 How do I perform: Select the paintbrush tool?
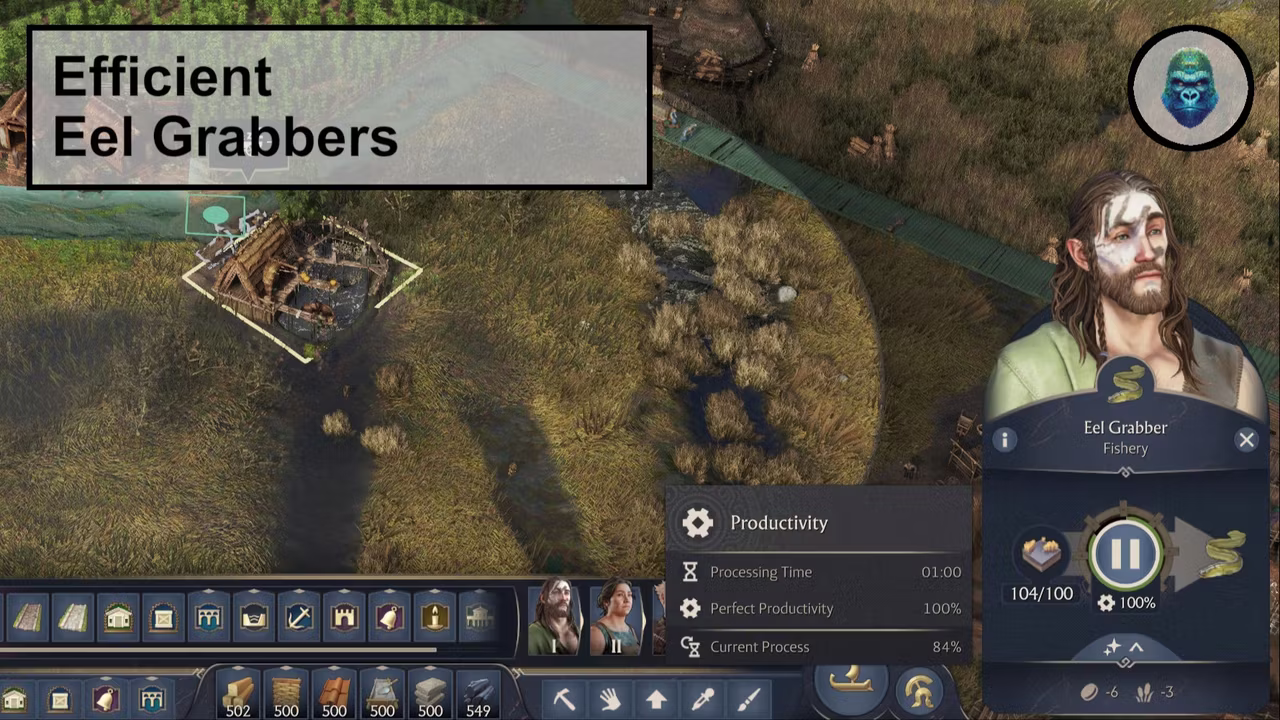pyautogui.click(x=748, y=698)
